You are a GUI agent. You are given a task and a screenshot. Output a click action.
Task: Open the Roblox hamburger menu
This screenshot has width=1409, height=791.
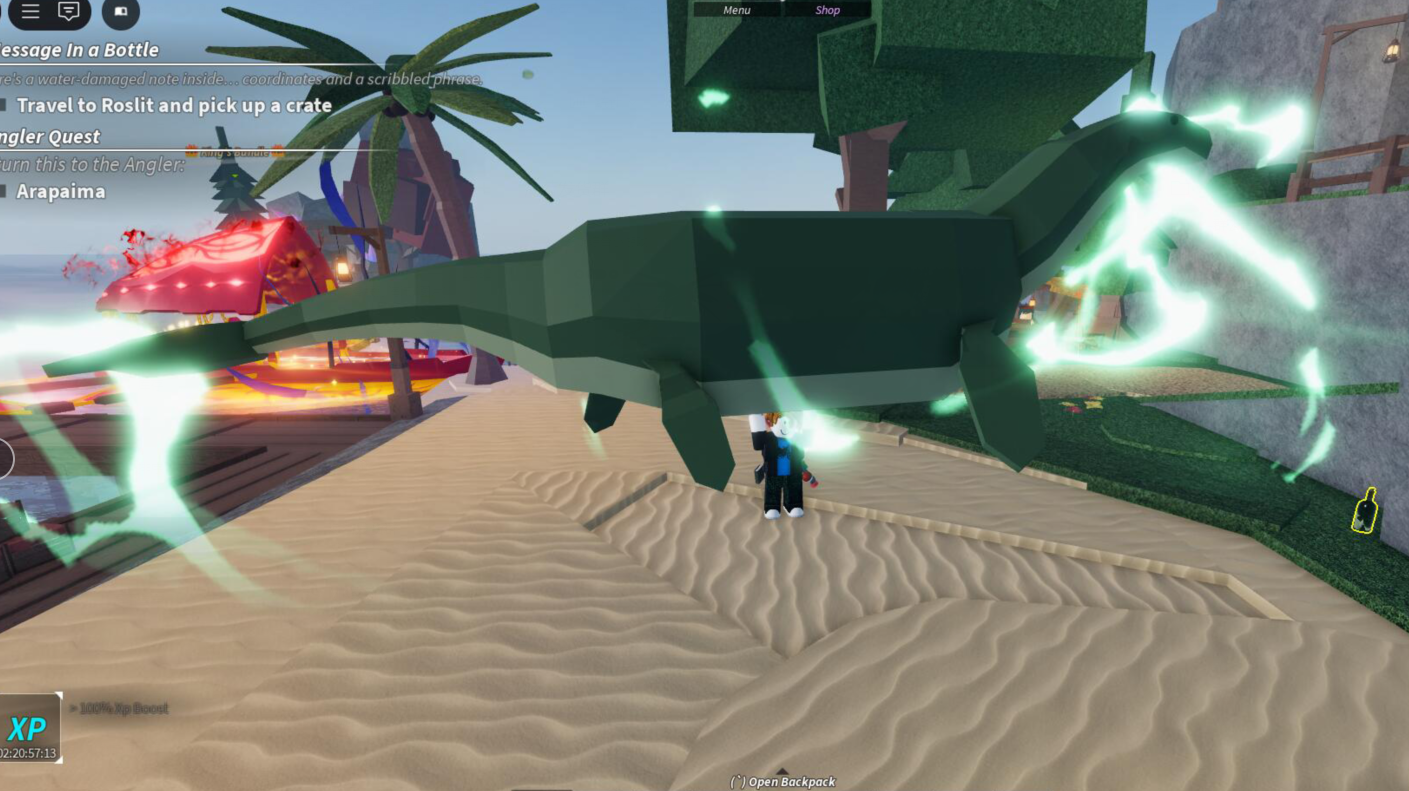[31, 13]
